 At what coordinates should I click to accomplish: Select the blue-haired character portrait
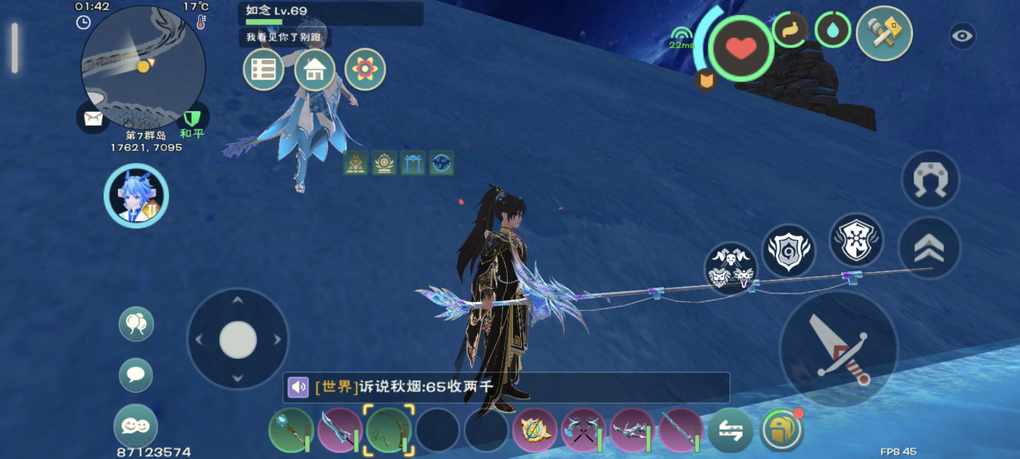pyautogui.click(x=135, y=196)
